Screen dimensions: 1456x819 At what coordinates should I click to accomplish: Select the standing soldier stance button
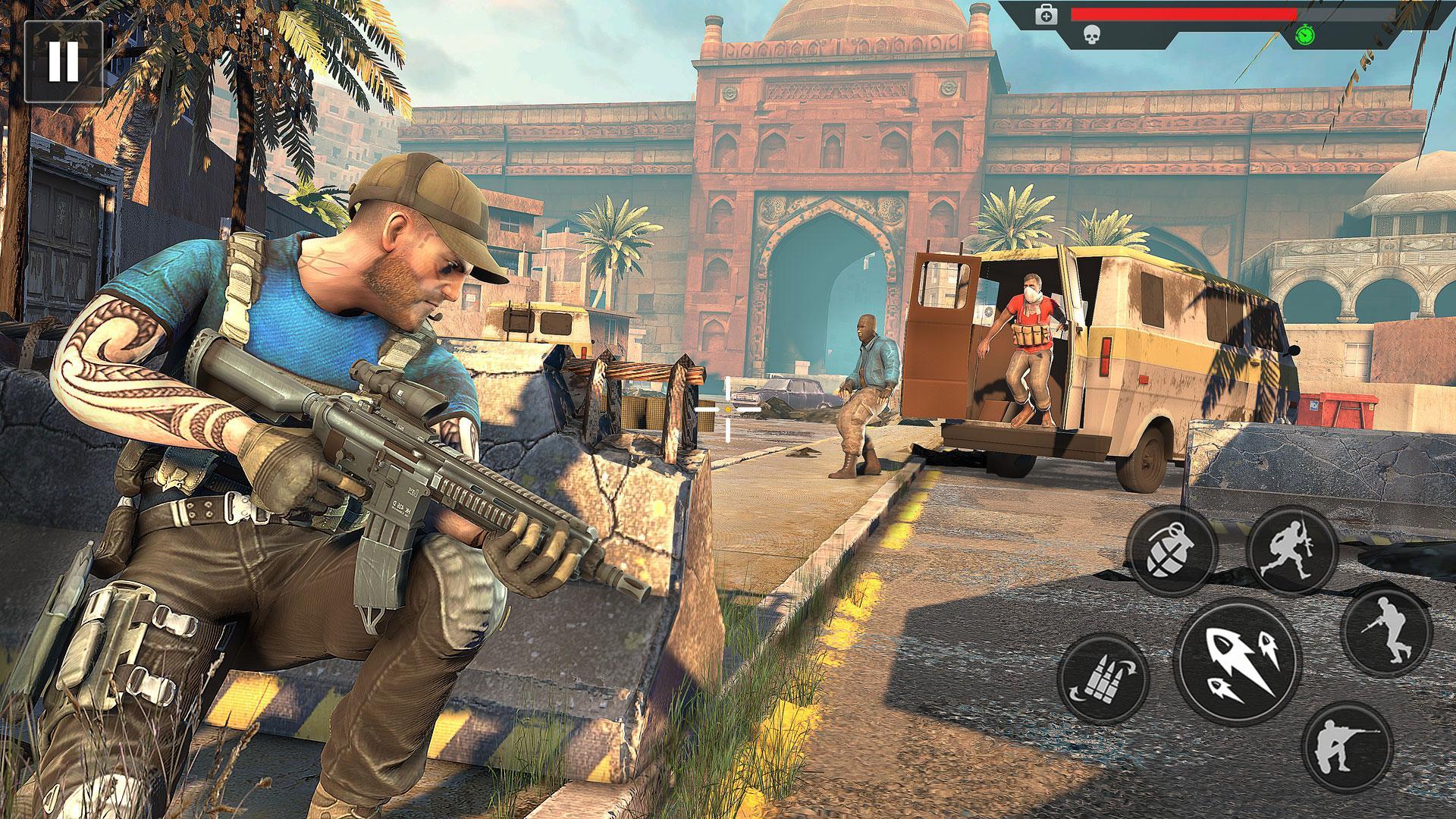point(1386,631)
